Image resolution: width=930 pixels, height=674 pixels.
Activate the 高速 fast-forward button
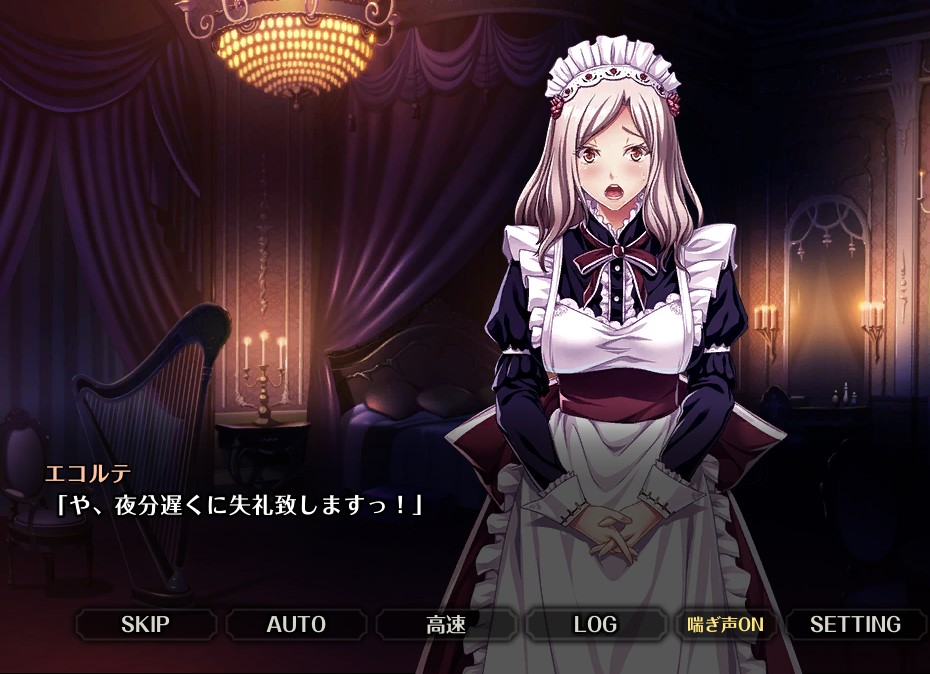click(x=446, y=625)
